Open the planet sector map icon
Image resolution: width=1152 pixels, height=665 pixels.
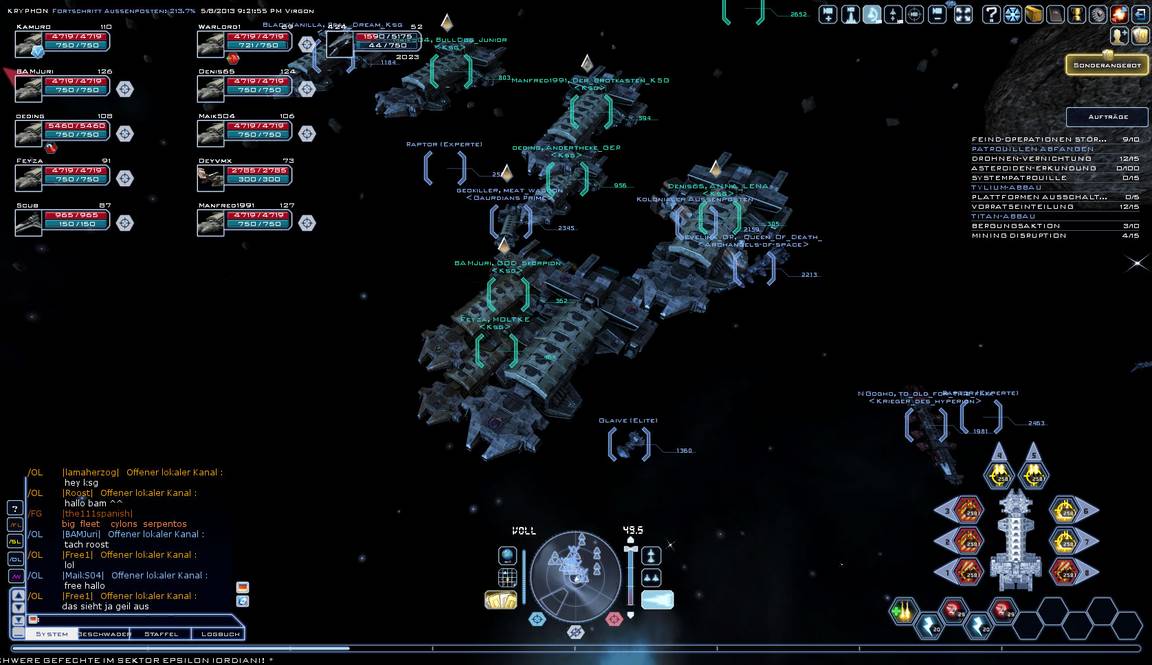[x=508, y=556]
